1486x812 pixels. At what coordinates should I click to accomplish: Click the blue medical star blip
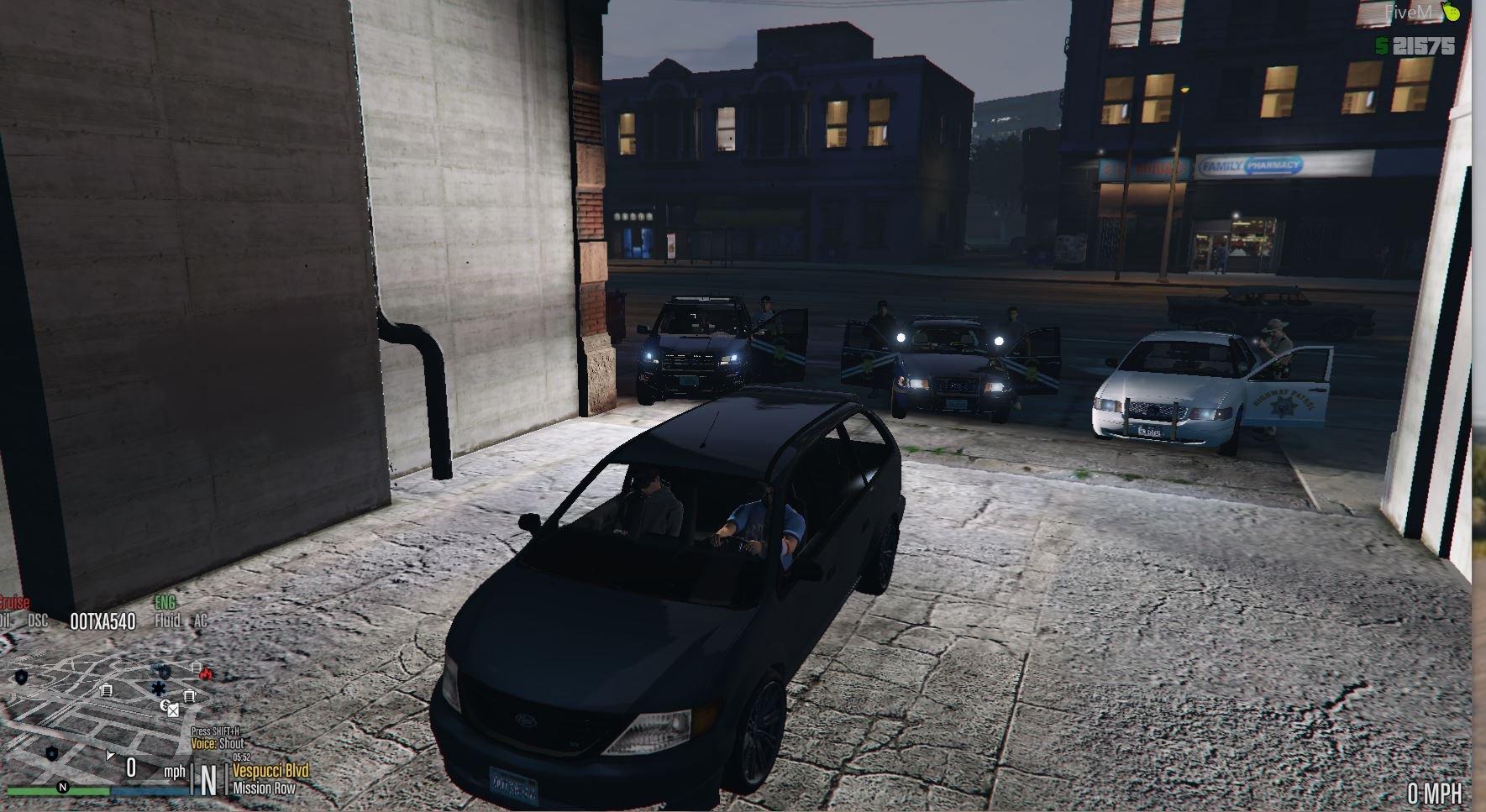[159, 689]
